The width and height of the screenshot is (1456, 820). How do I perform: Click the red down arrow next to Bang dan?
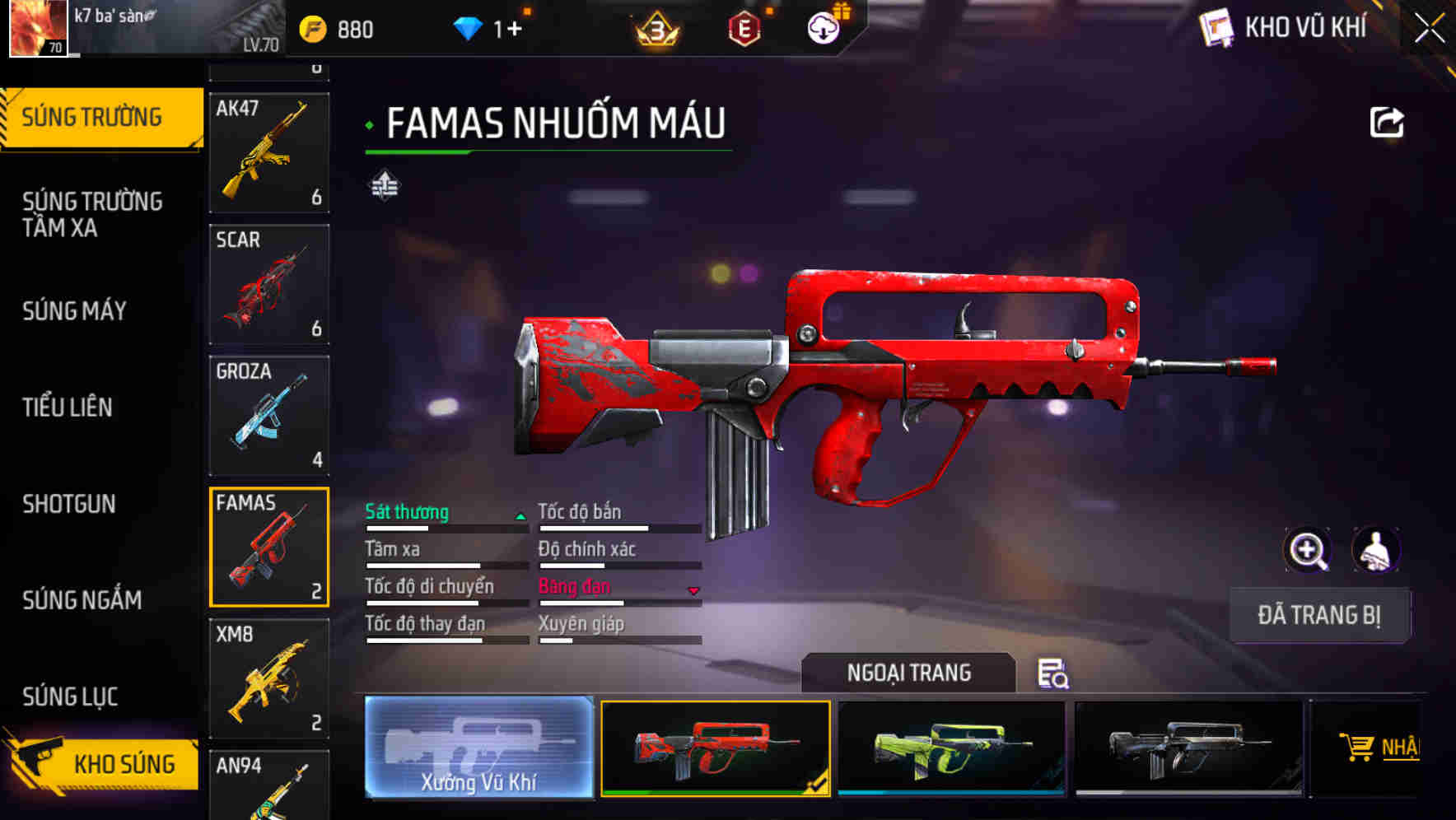click(x=694, y=590)
